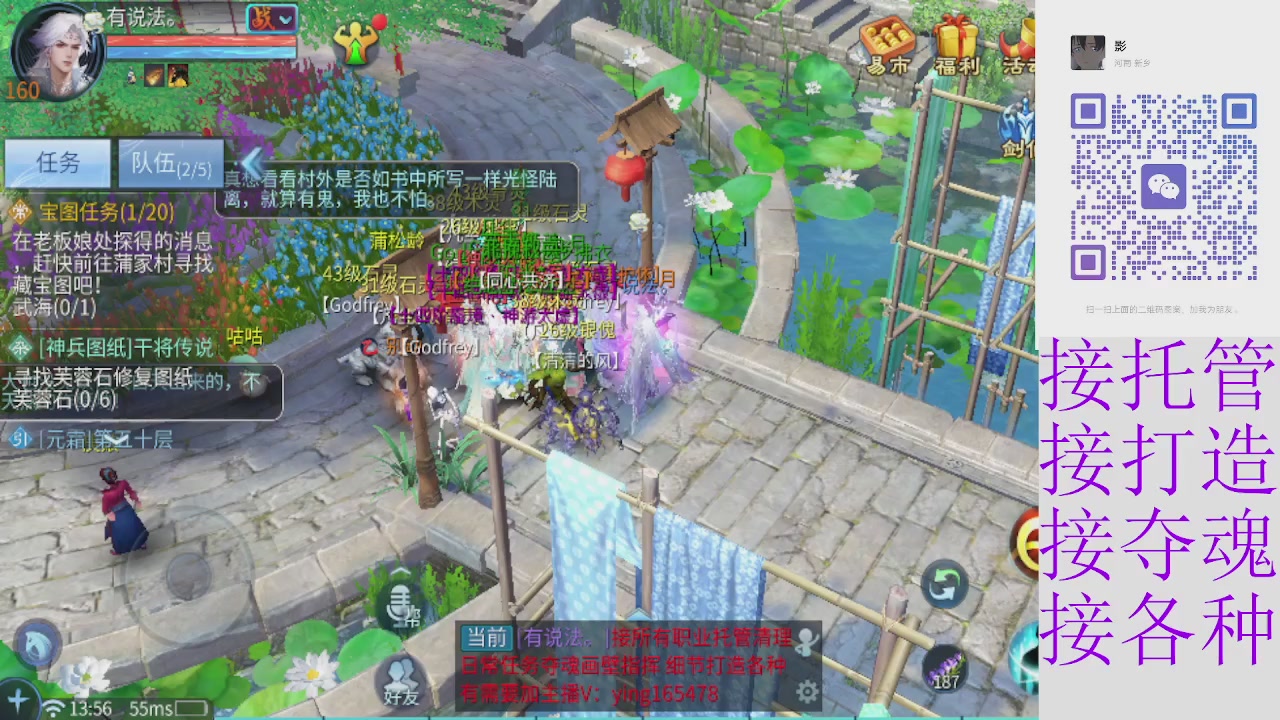
Task: Click the golden character power-up arrow icon
Action: 355,45
